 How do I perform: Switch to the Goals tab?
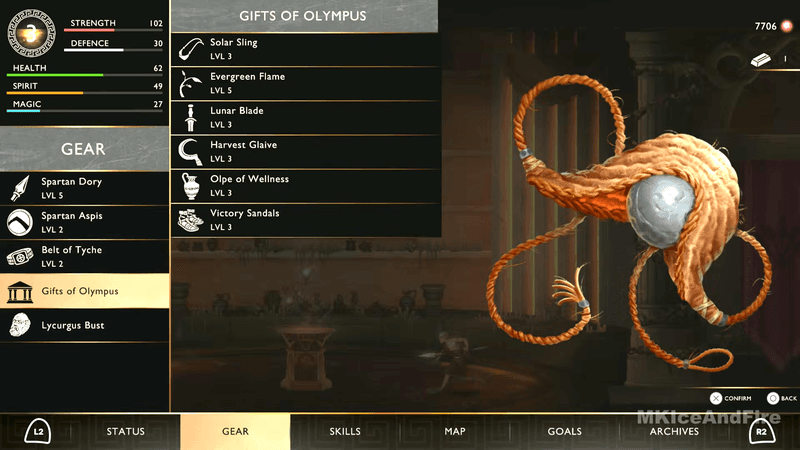[x=565, y=432]
